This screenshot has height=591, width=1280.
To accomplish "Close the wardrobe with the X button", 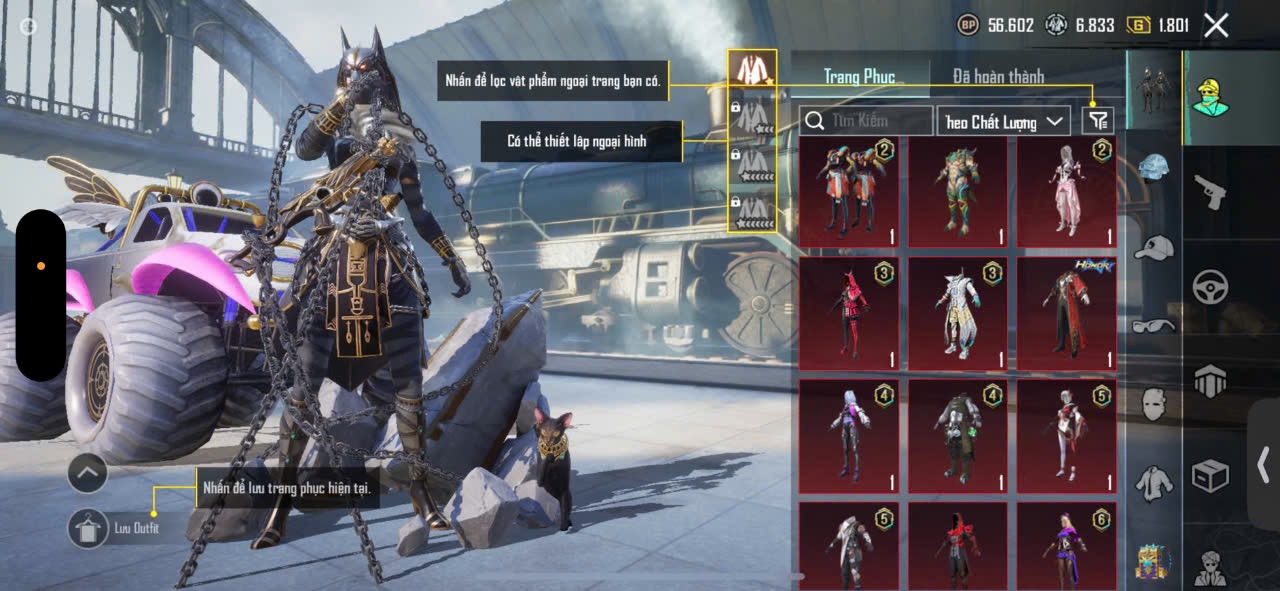I will (x=1216, y=26).
